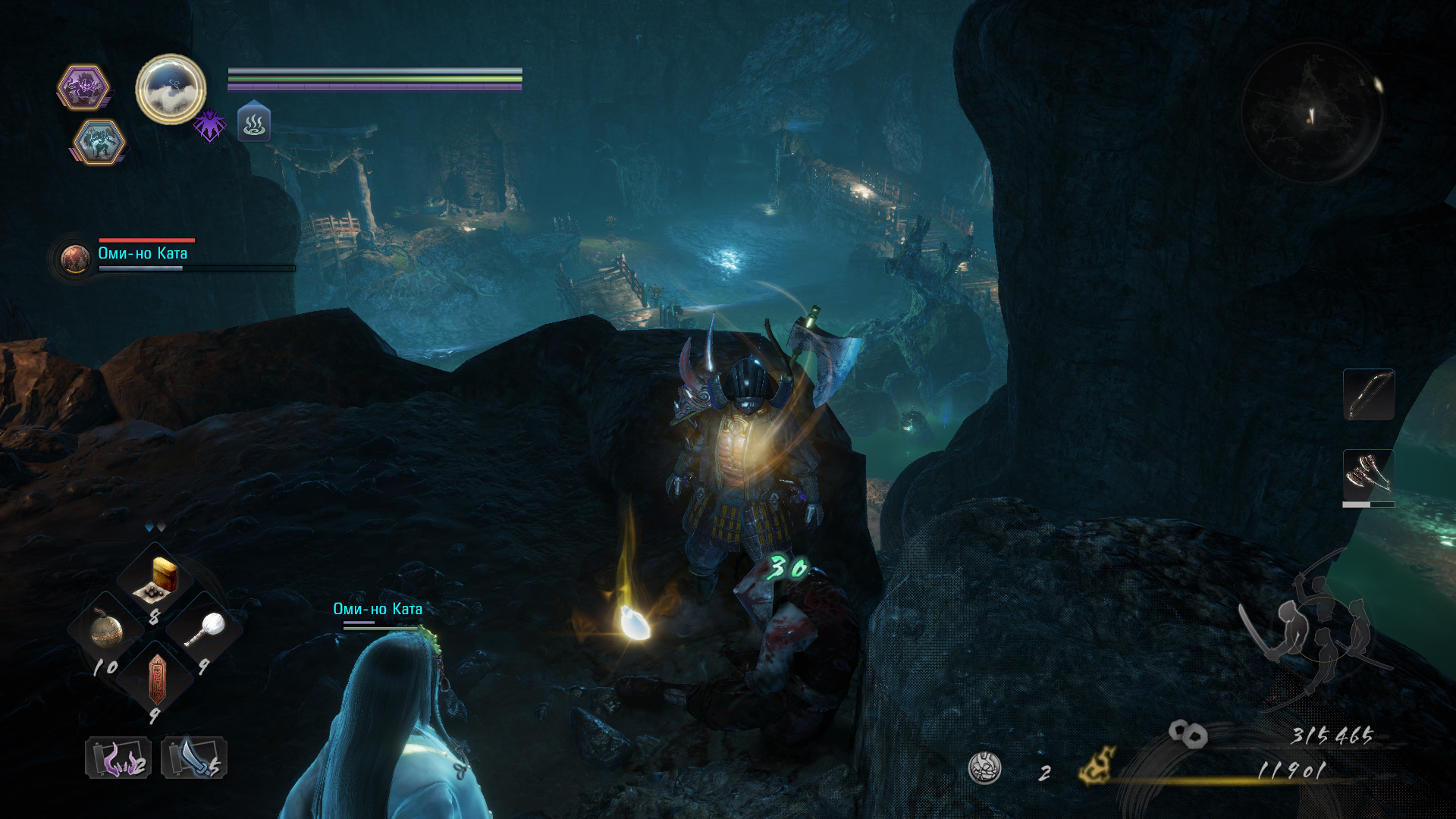The image size is (1456, 819).
Task: Click the golden amrita flame icon
Action: pyautogui.click(x=1097, y=766)
